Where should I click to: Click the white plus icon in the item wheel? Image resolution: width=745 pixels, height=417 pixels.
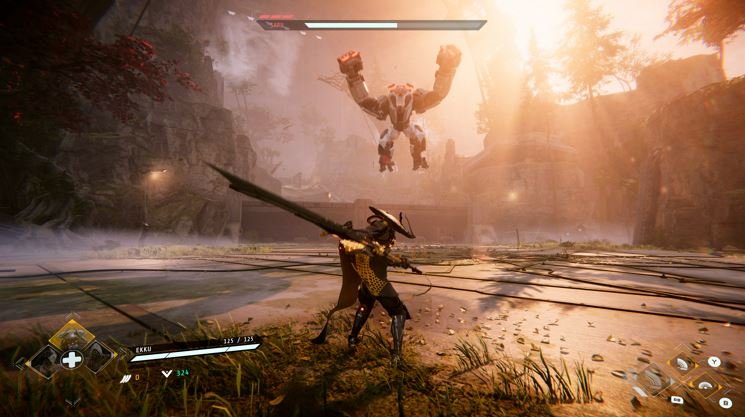click(x=72, y=359)
